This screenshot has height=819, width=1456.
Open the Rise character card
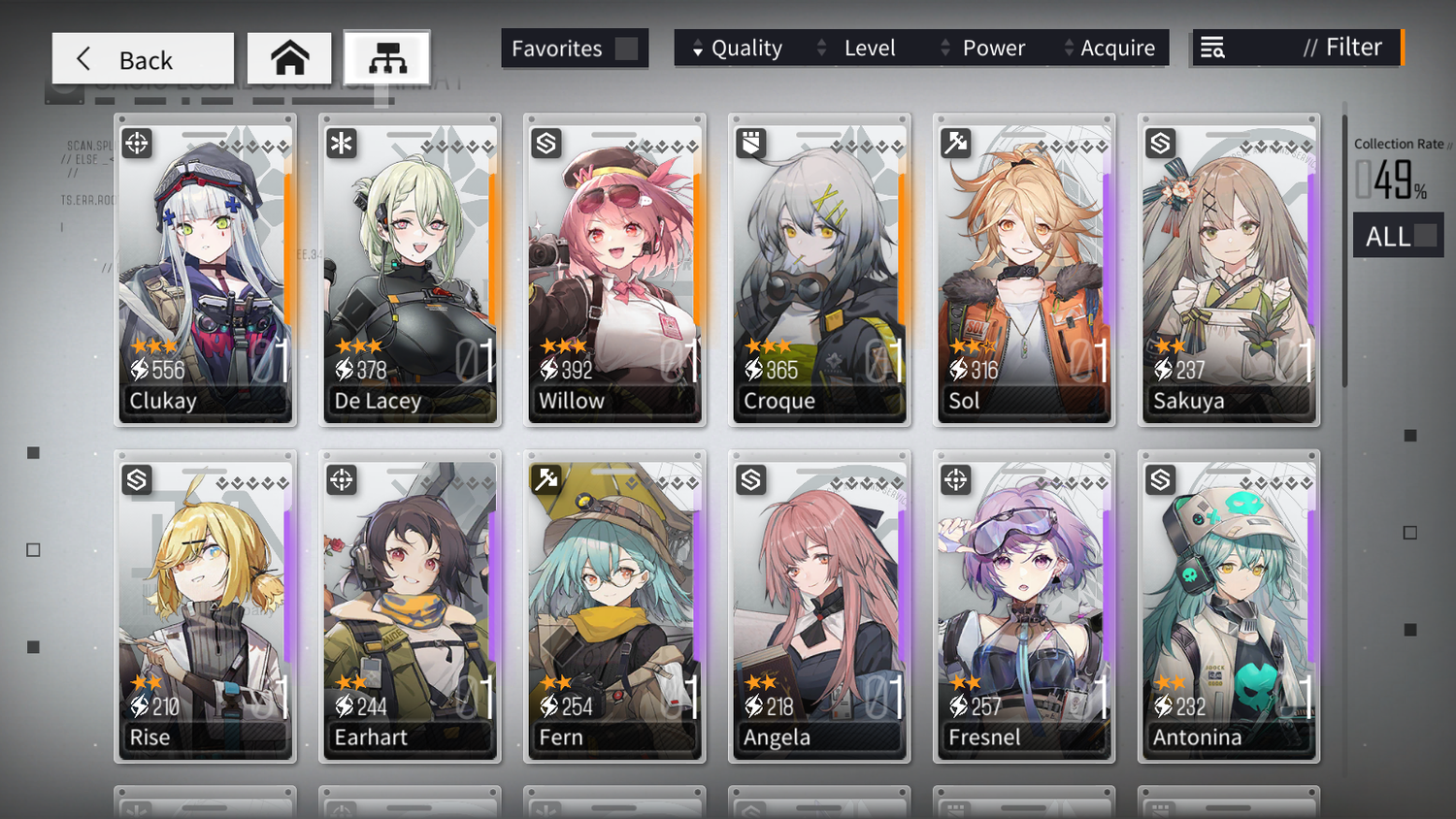click(205, 607)
